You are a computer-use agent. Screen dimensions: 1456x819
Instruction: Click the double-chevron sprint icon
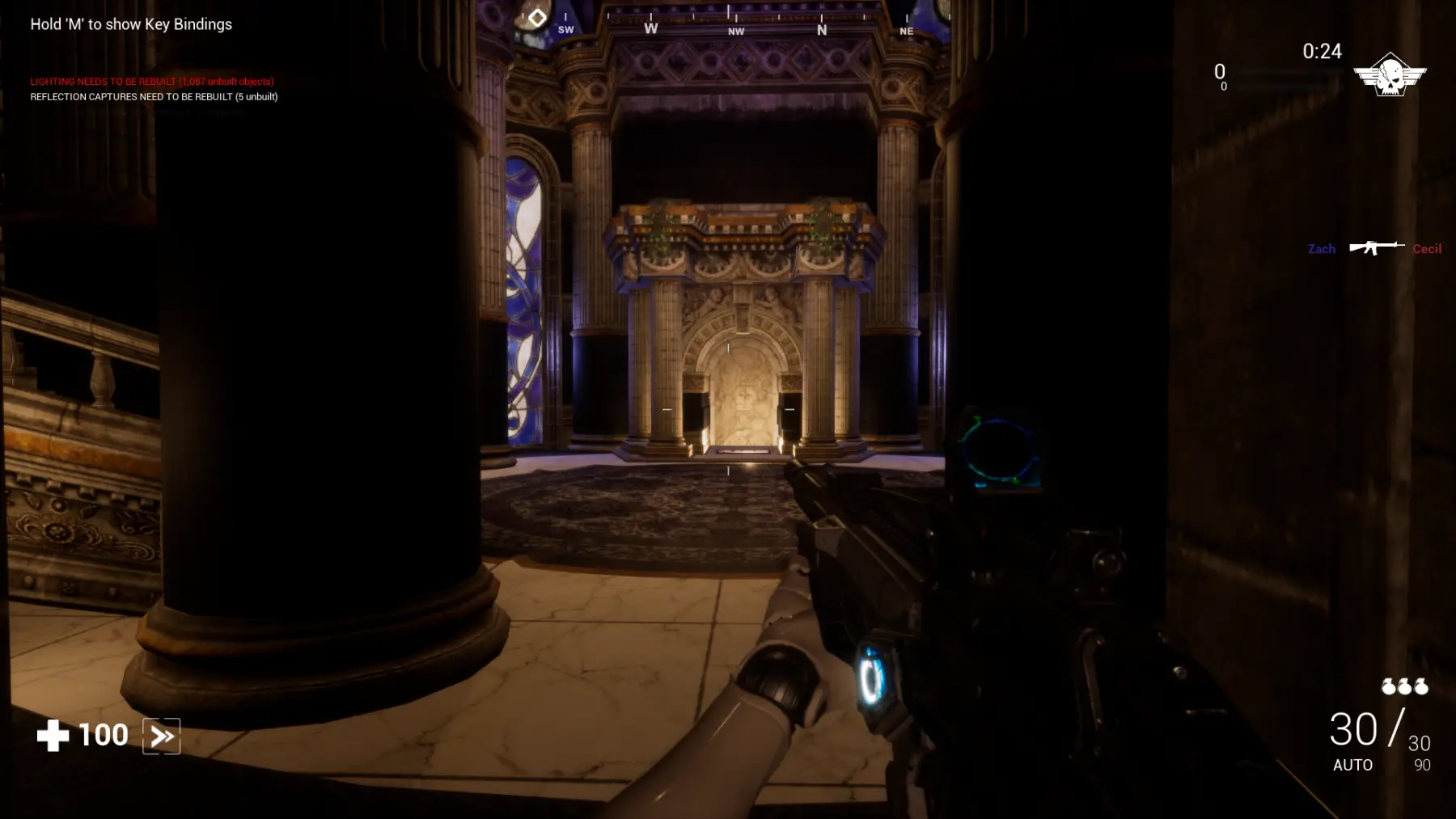[161, 736]
